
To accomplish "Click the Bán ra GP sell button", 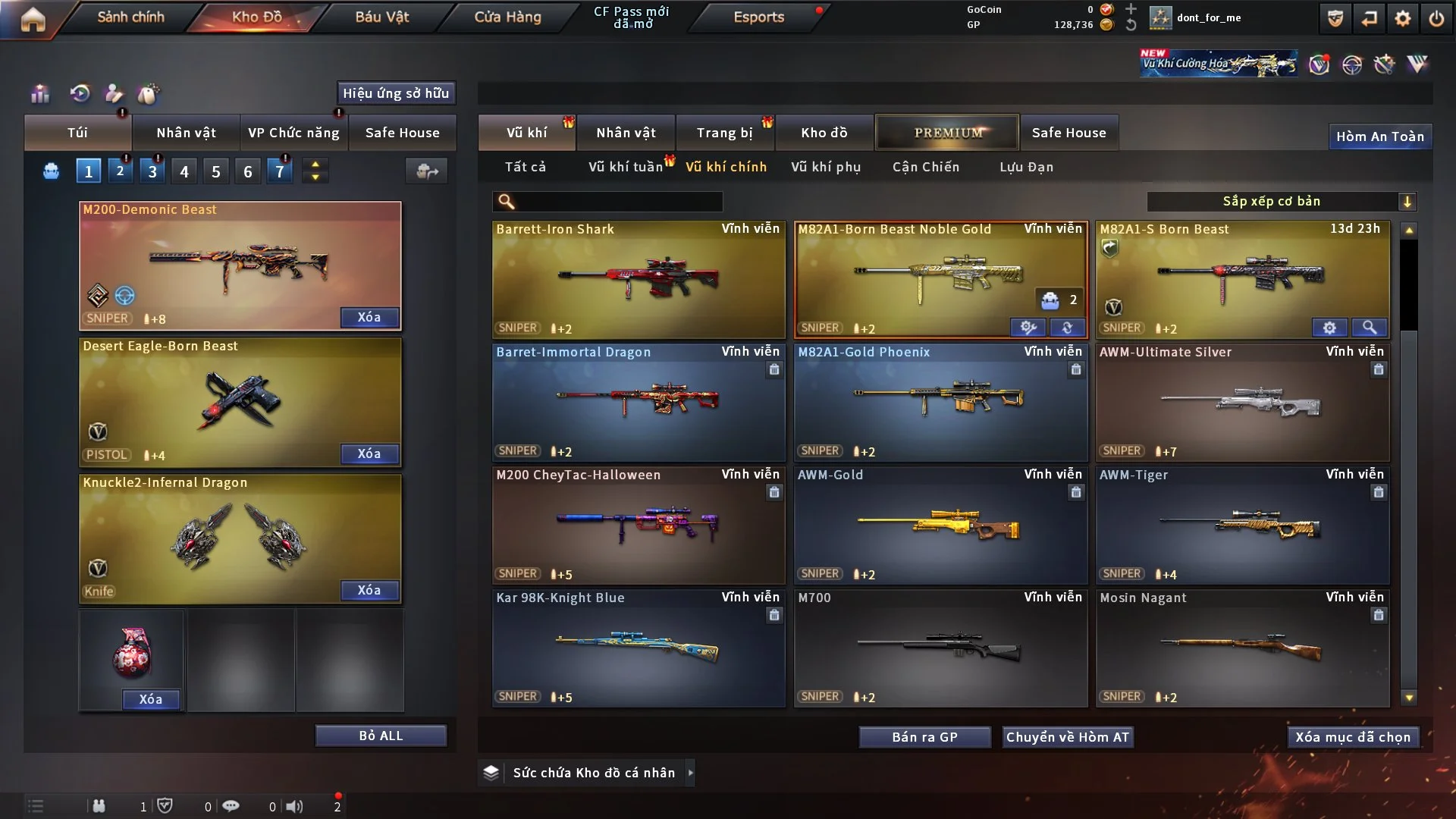I will (924, 737).
